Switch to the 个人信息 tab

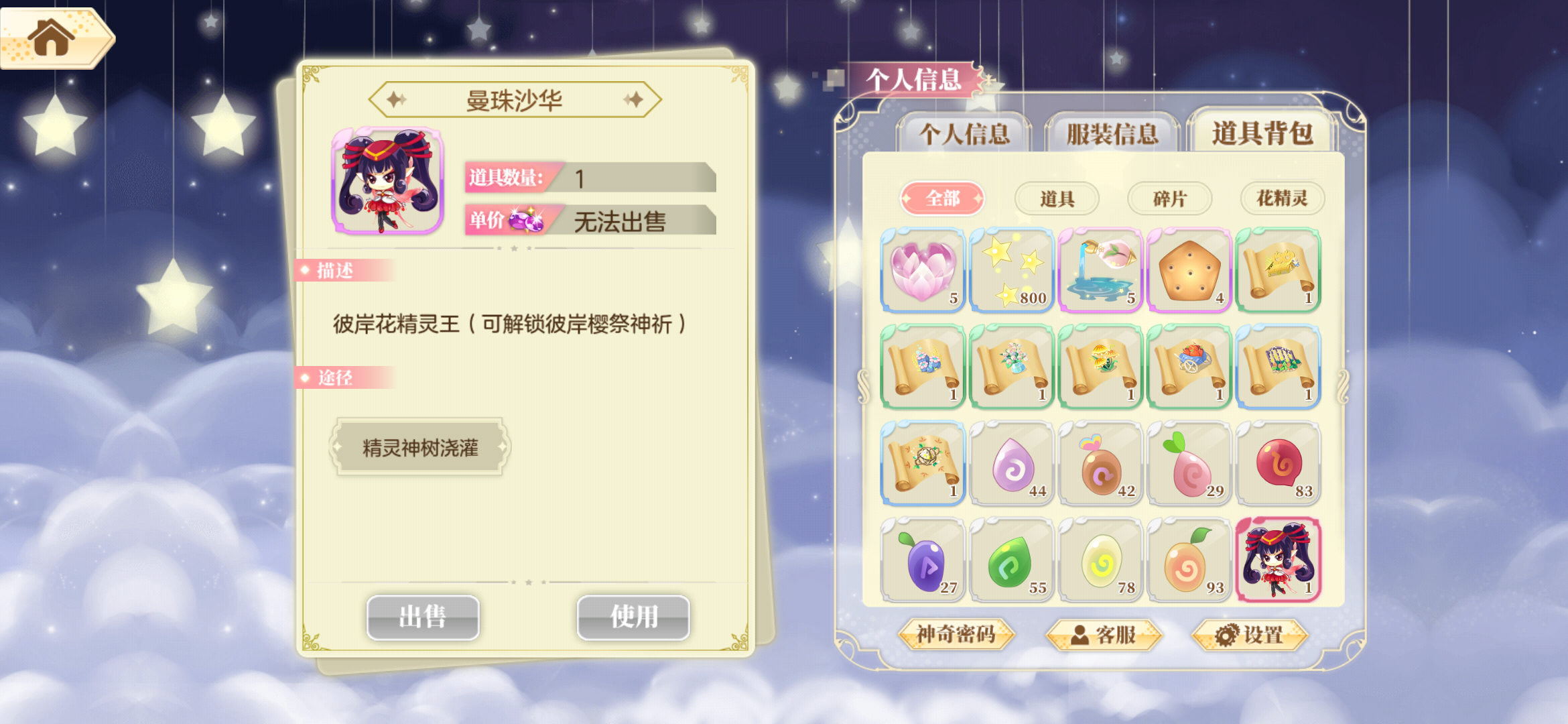tap(967, 133)
